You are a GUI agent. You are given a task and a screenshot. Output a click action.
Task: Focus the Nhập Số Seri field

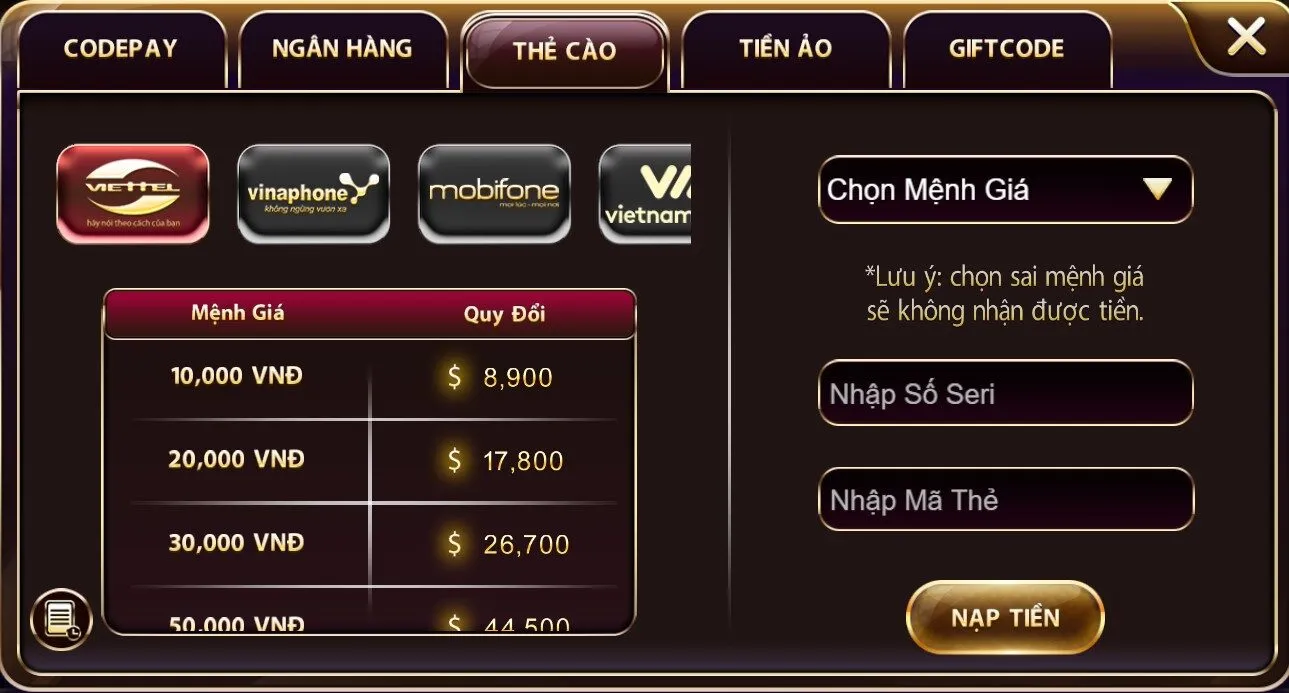tap(1005, 393)
